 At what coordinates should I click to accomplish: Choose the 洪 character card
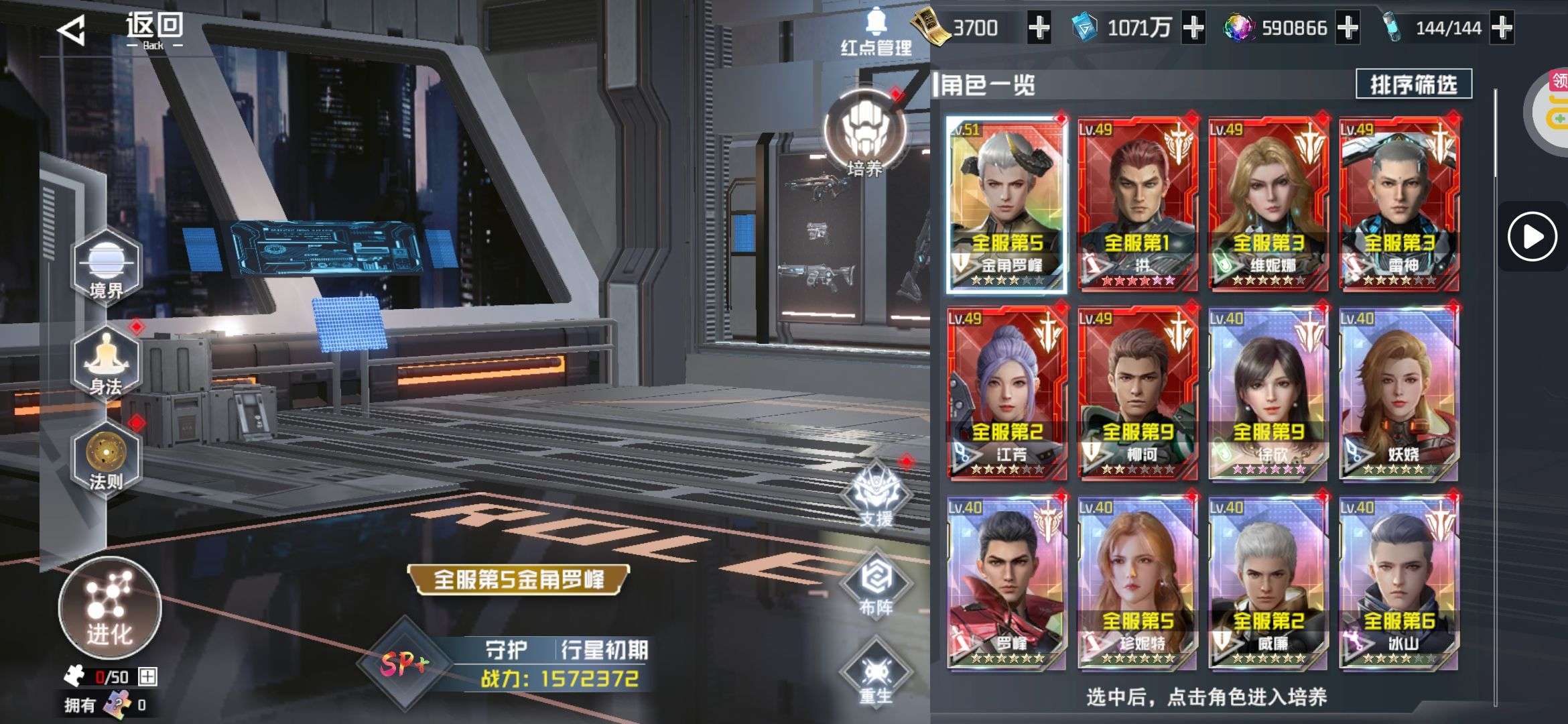tap(1137, 203)
